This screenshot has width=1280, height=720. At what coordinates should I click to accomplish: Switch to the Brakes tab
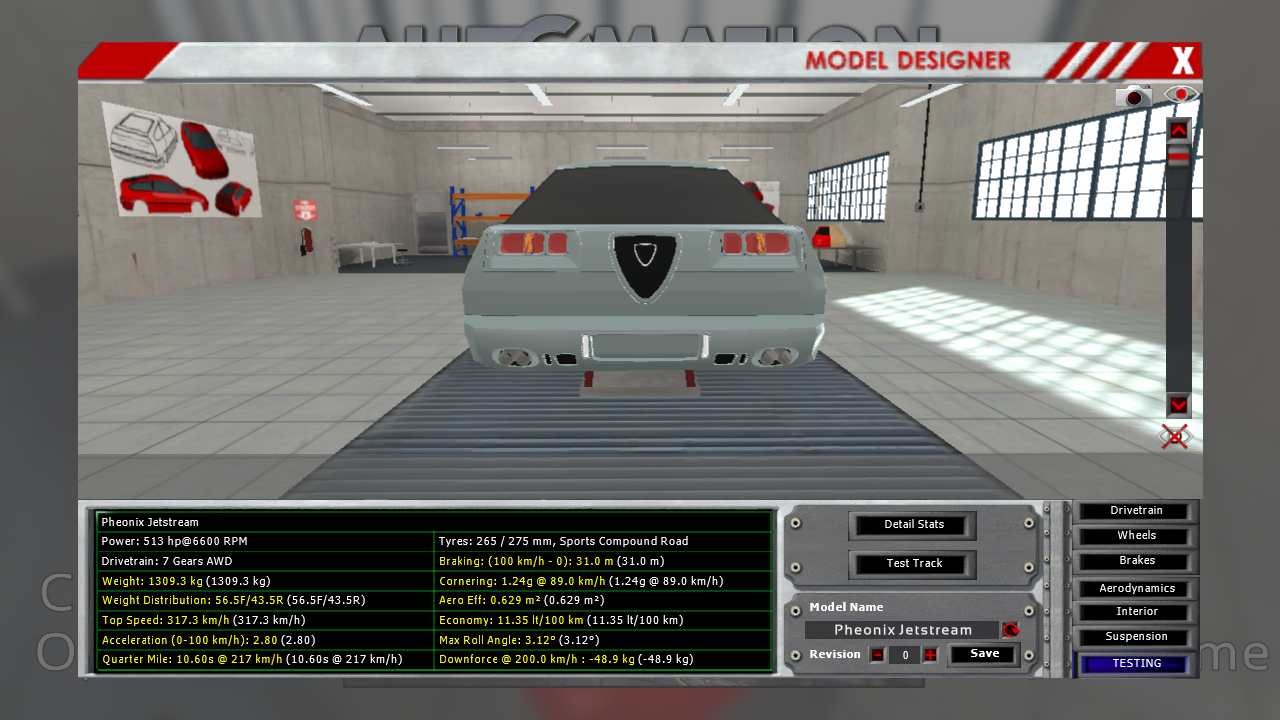(x=1136, y=561)
